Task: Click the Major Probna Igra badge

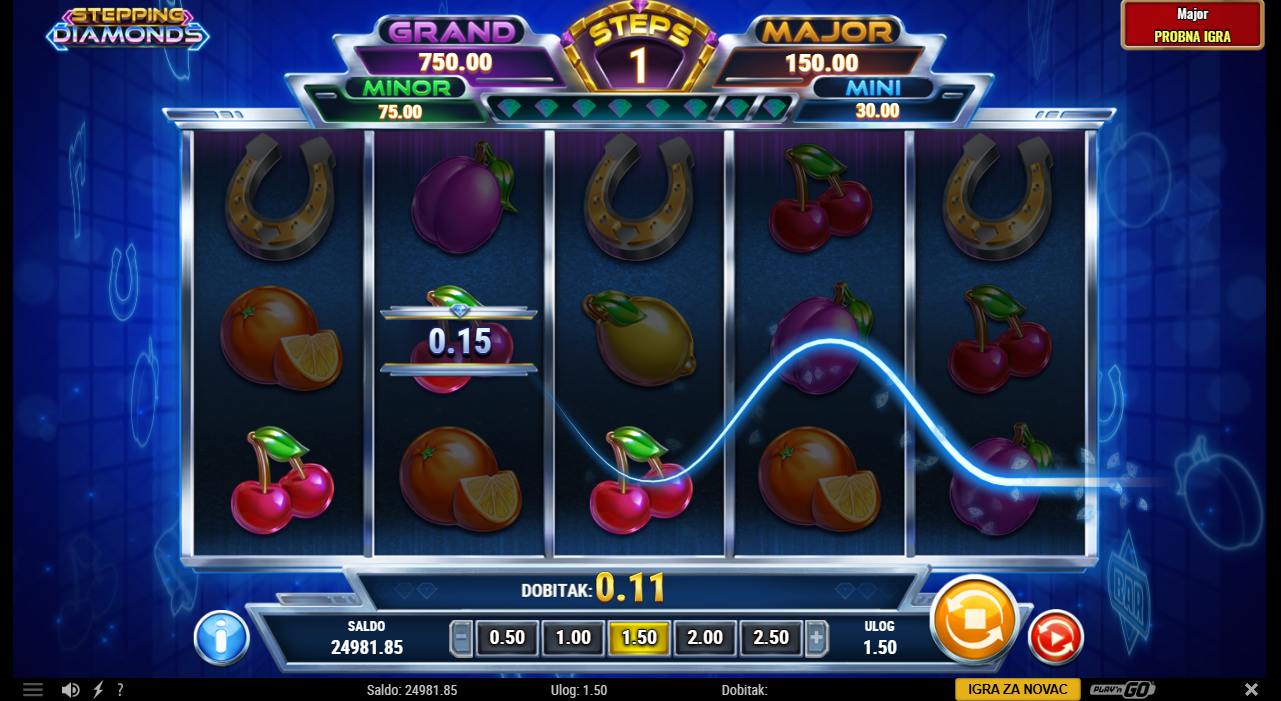Action: 1192,25
